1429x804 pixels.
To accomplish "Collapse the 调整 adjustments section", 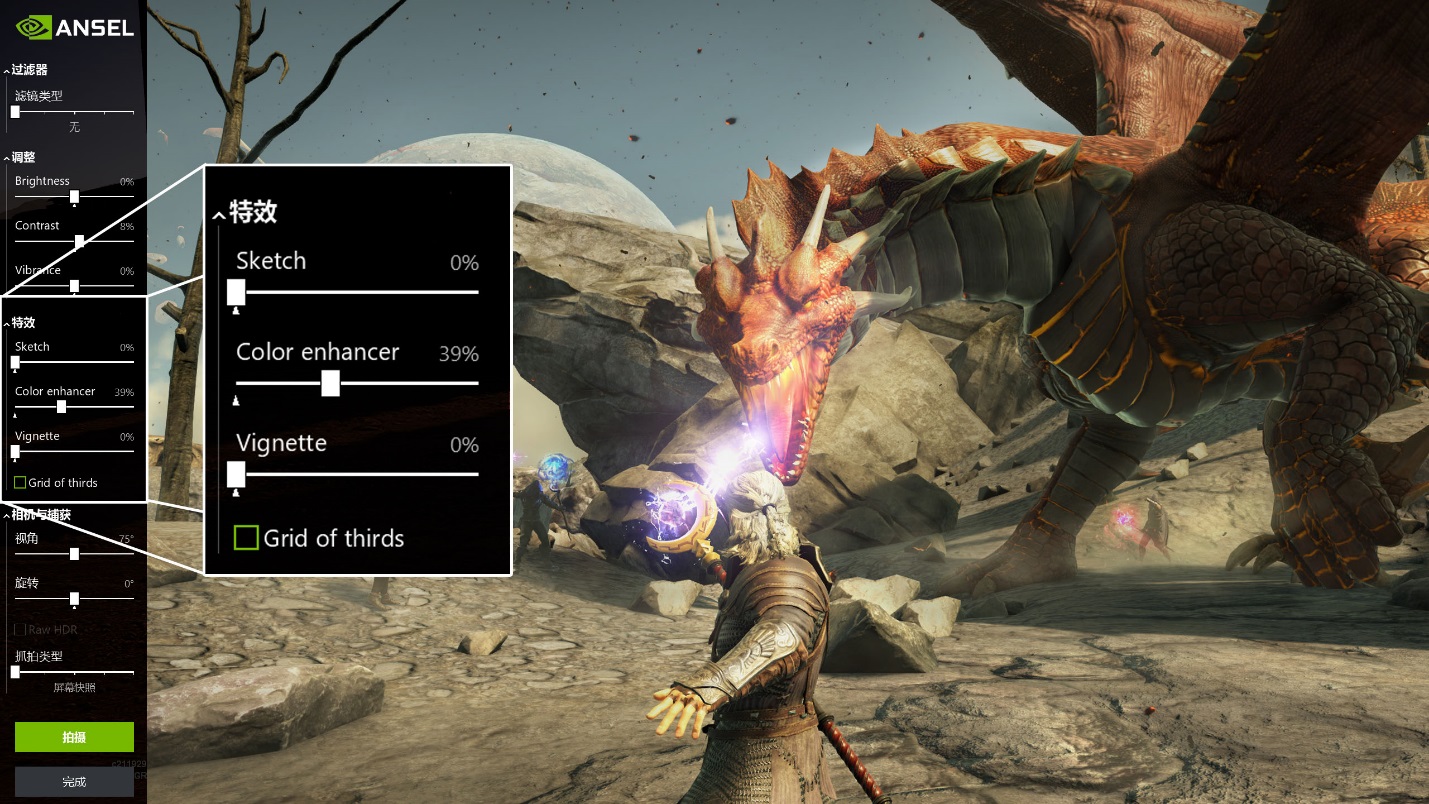I will coord(22,157).
